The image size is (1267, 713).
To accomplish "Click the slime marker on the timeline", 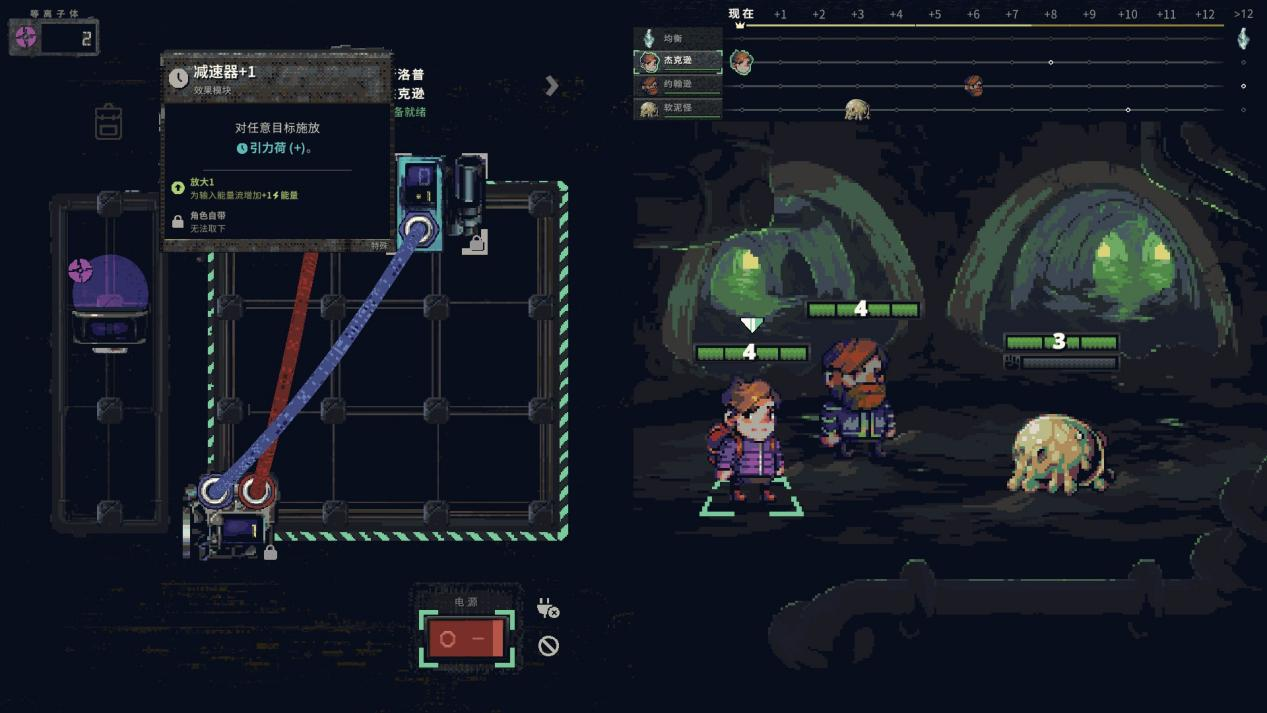I will pos(857,109).
